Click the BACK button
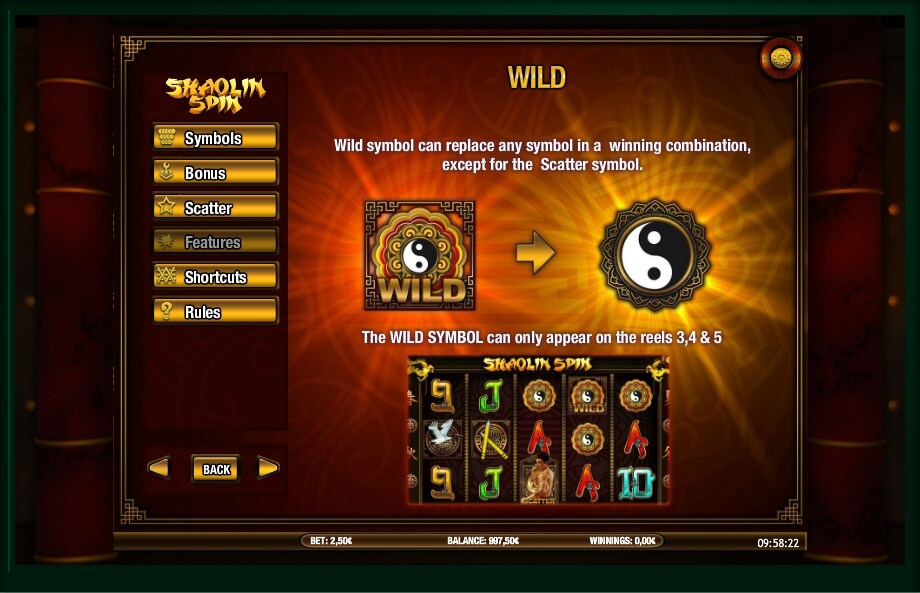Image resolution: width=920 pixels, height=593 pixels. point(216,468)
